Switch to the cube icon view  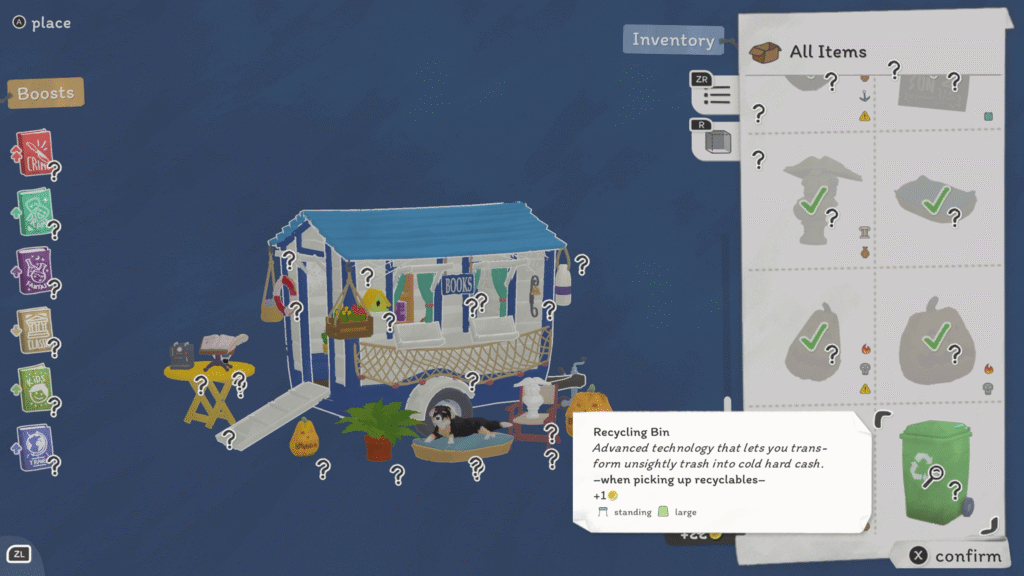[x=716, y=141]
